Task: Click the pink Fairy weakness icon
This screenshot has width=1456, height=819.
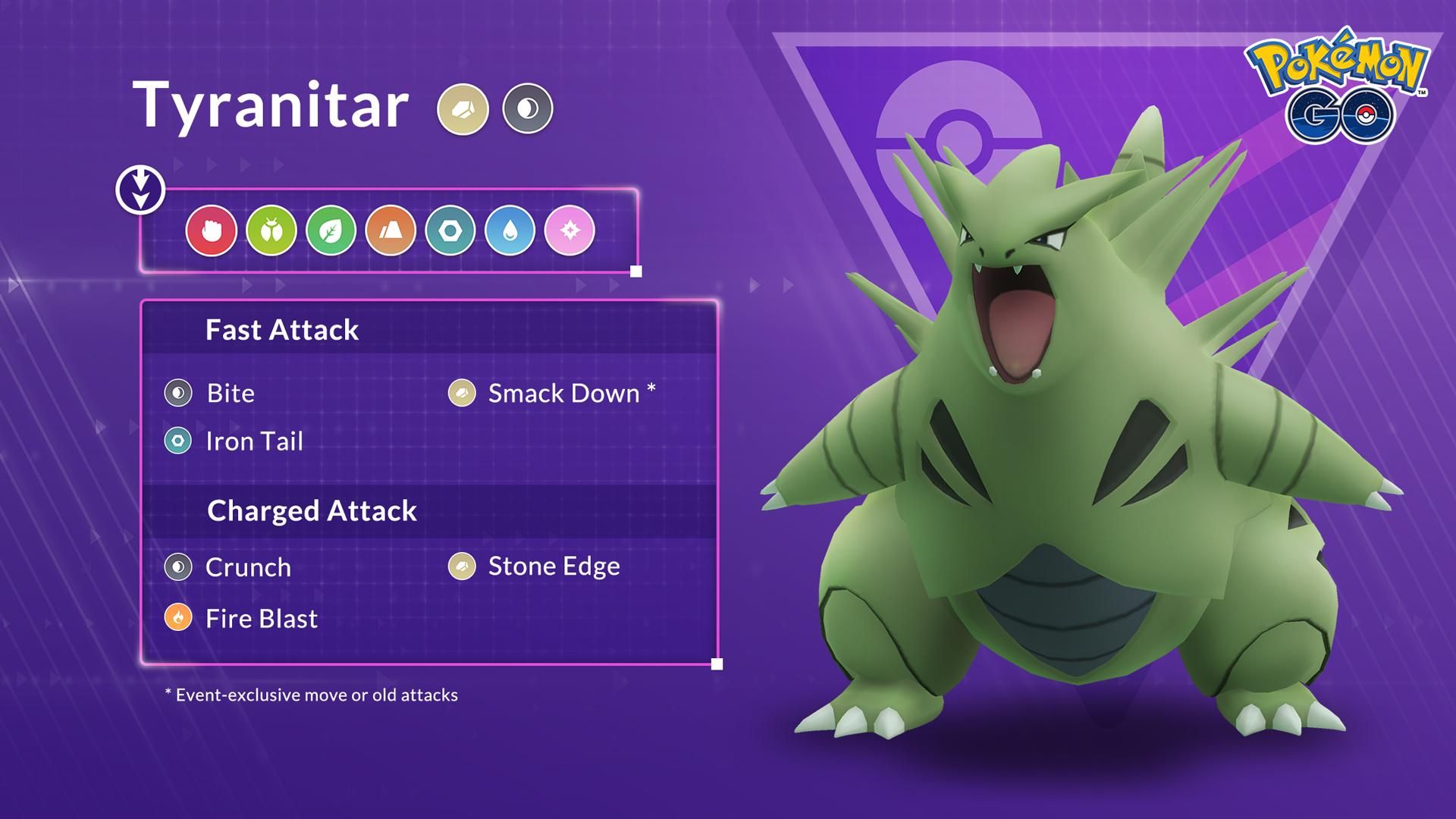Action: [570, 231]
